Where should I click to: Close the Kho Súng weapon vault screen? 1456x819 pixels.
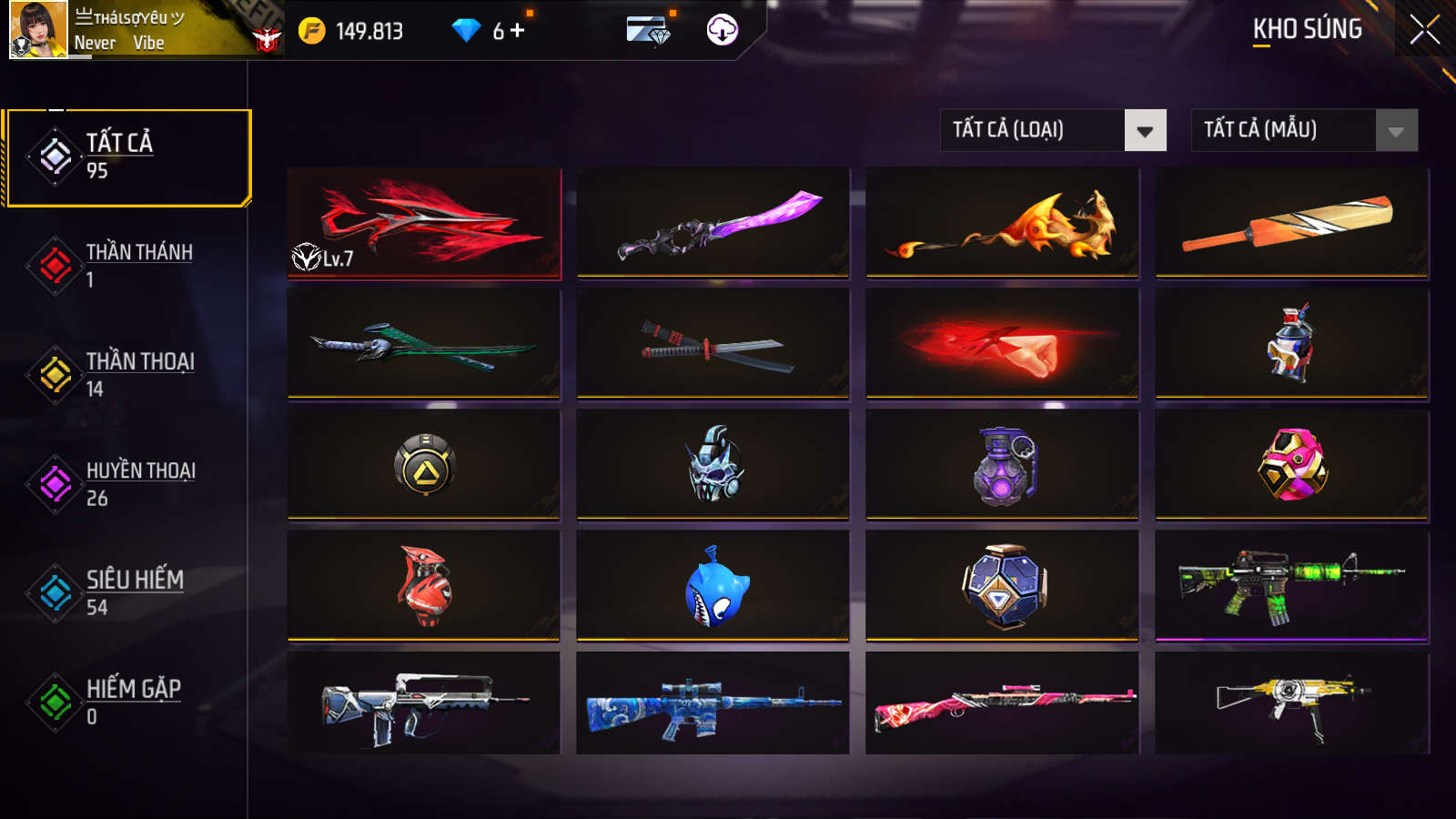(x=1424, y=29)
